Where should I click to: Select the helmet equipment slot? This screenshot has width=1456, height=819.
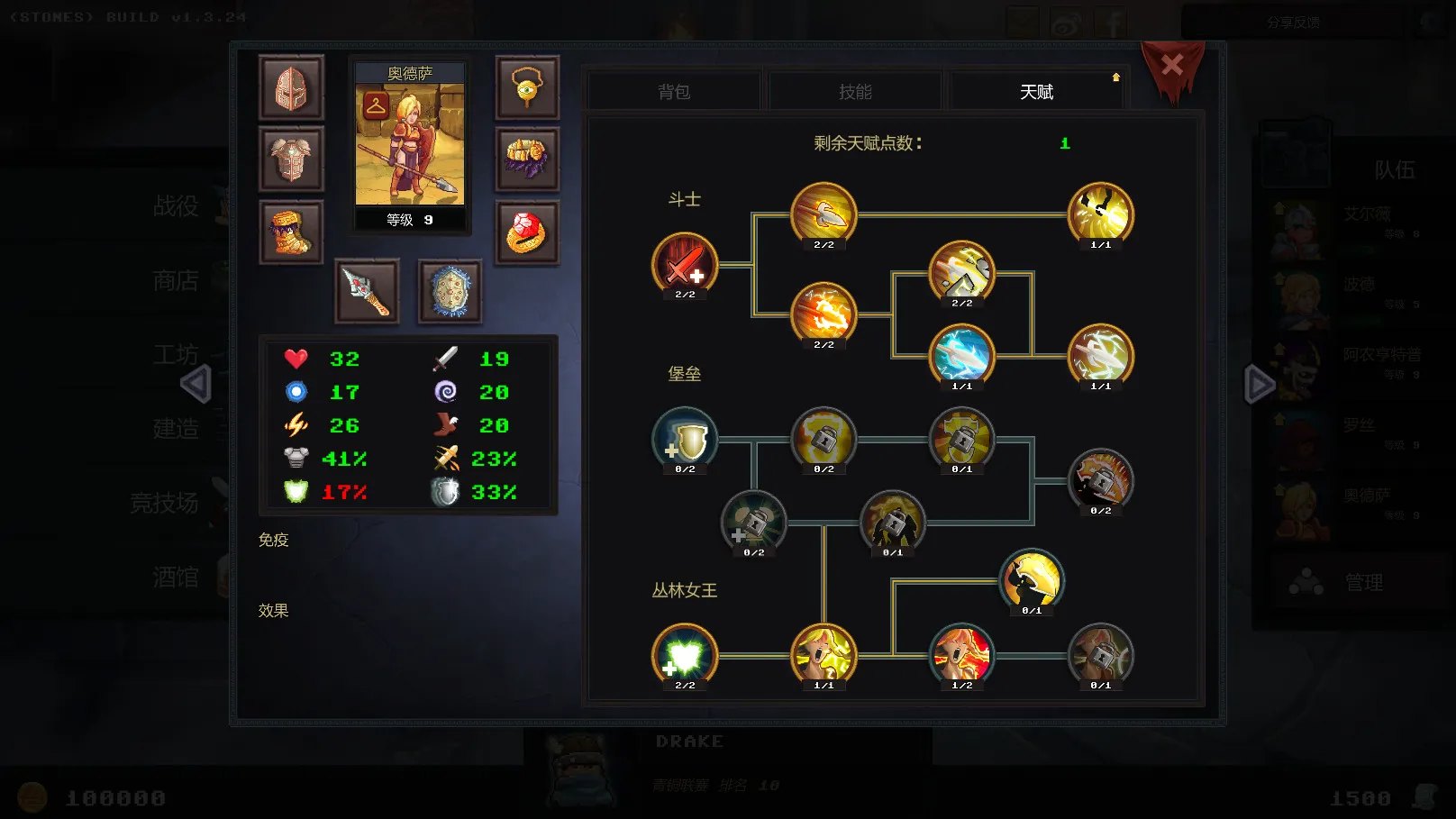[291, 89]
